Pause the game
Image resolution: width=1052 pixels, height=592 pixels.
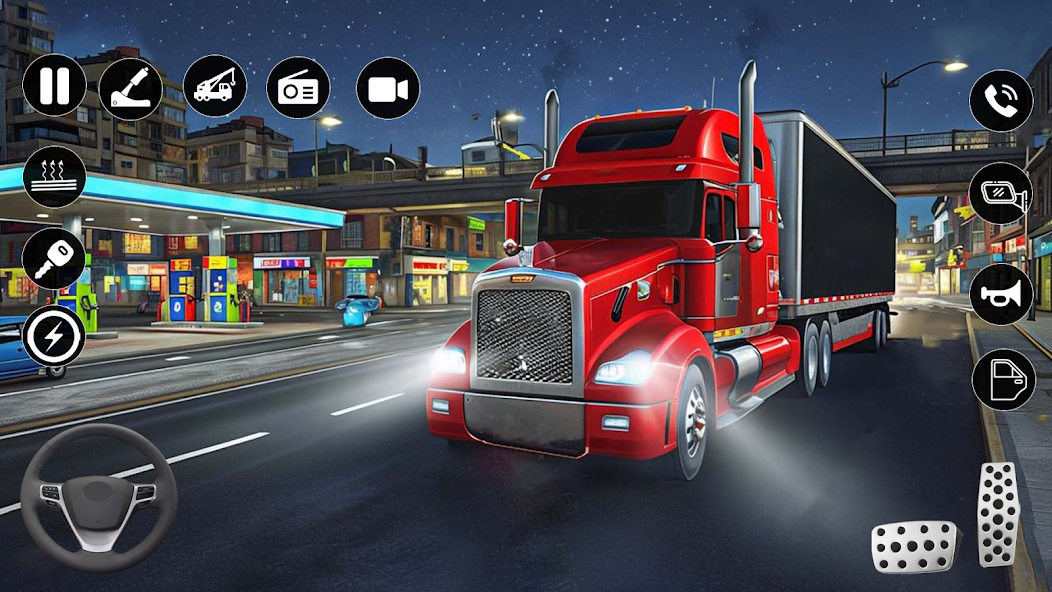(x=54, y=86)
